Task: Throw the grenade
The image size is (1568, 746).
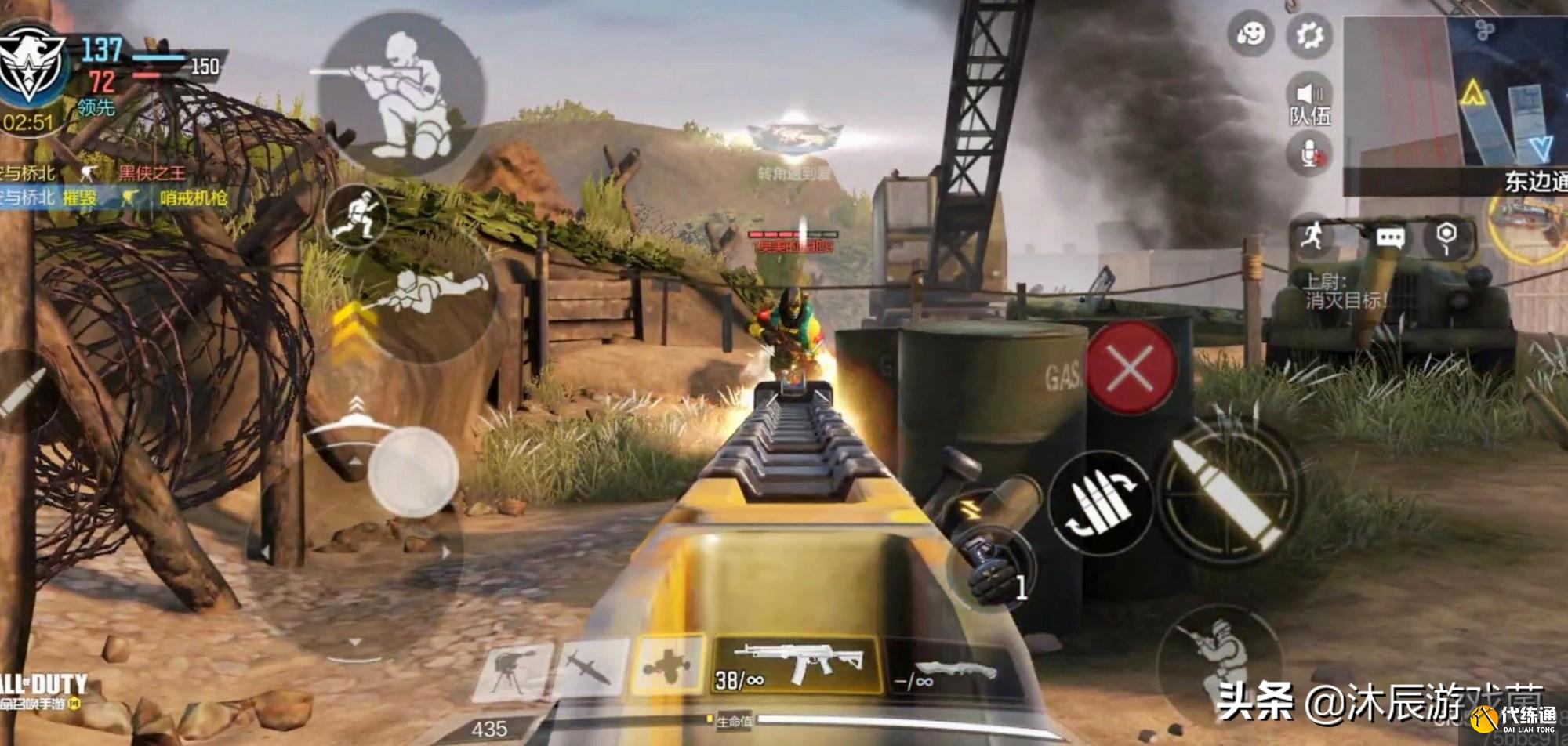Action: (x=990, y=558)
